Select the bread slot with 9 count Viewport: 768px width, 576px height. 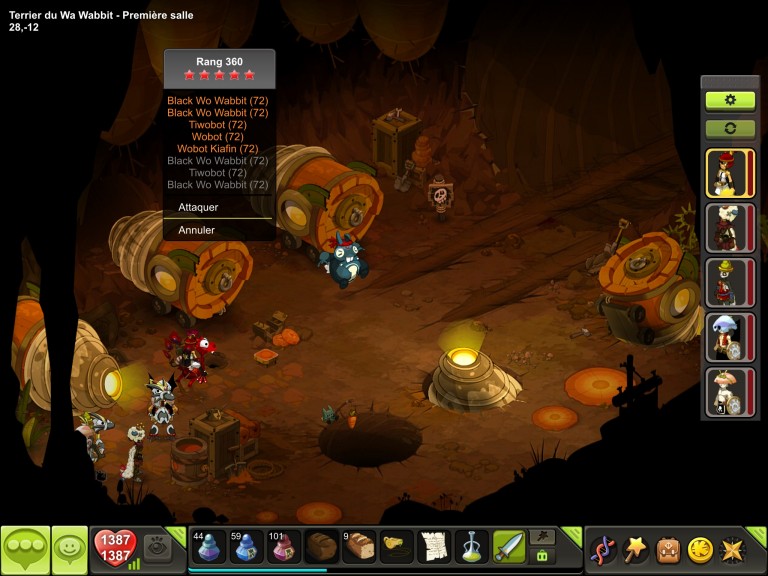(x=359, y=547)
